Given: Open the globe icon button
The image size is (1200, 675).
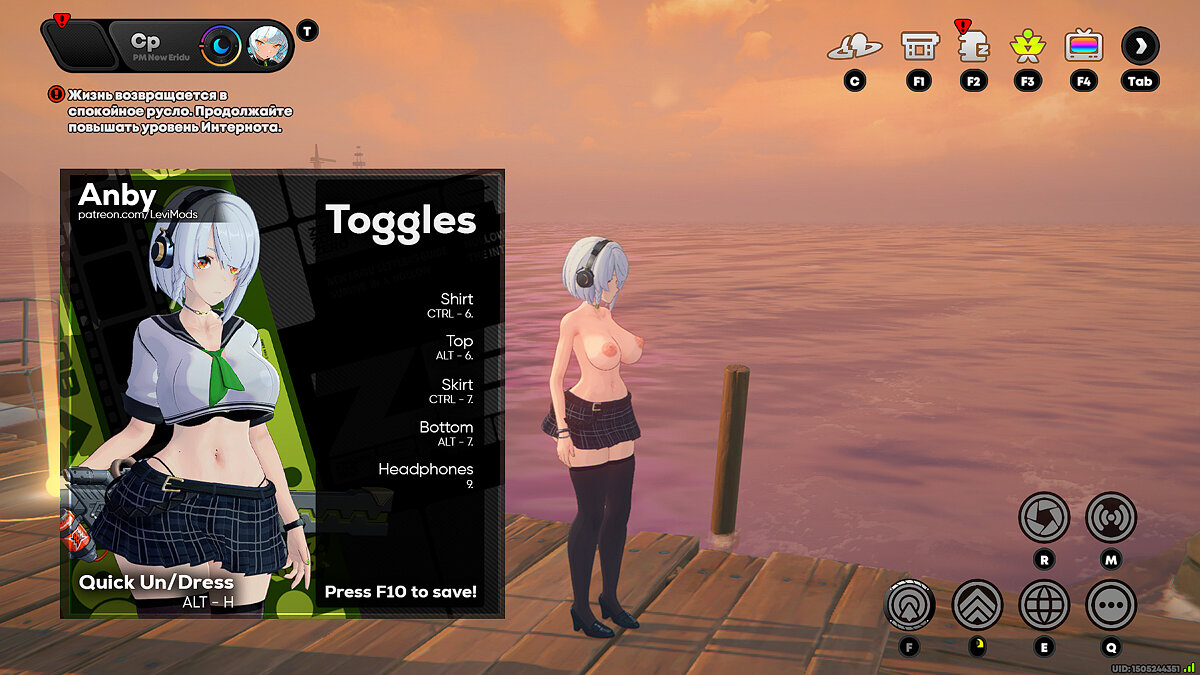Looking at the screenshot, I should coord(1044,604).
